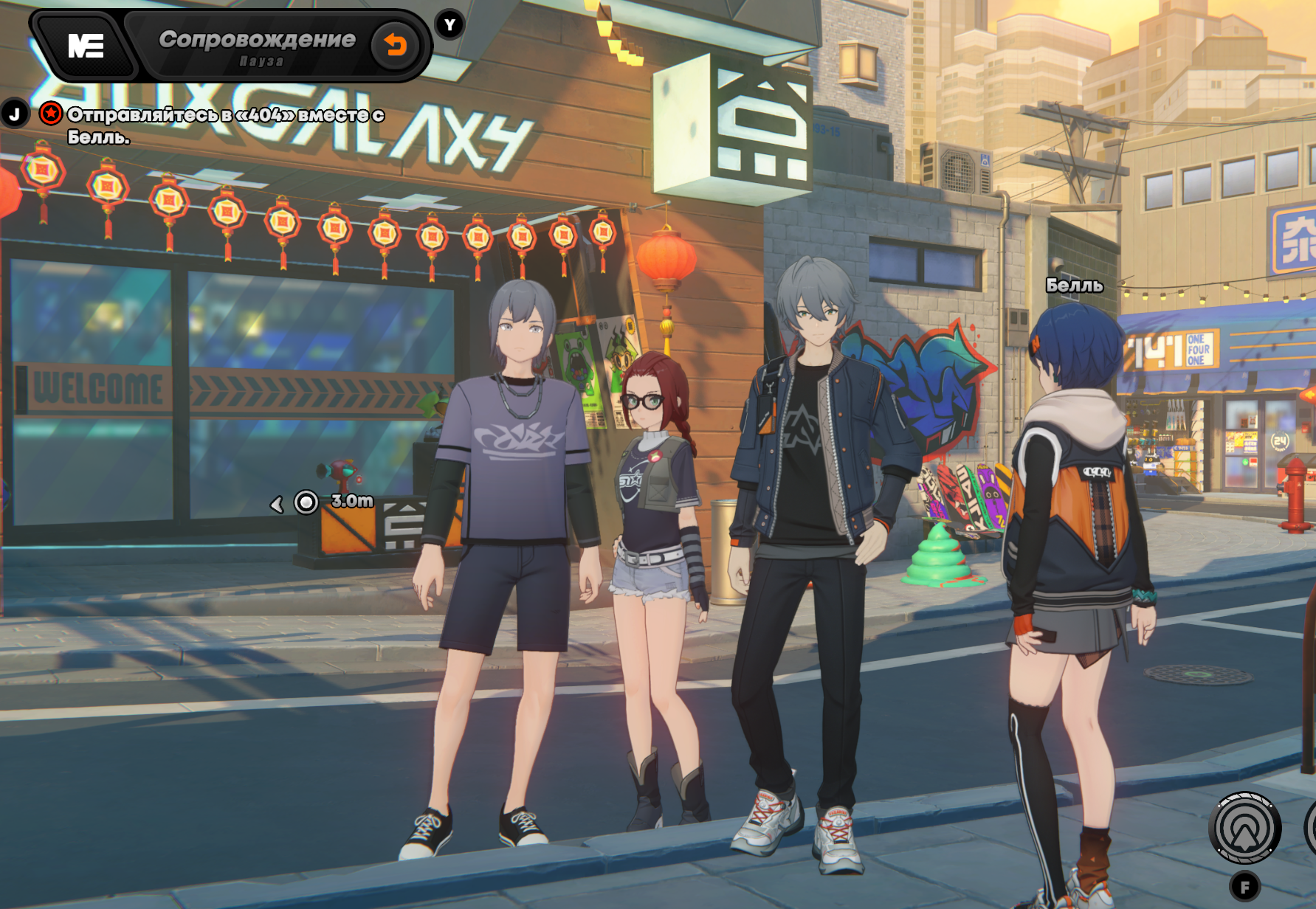Screen dimensions: 1316x909
Task: Select the red quest objective tracker icon
Action: pos(51,114)
